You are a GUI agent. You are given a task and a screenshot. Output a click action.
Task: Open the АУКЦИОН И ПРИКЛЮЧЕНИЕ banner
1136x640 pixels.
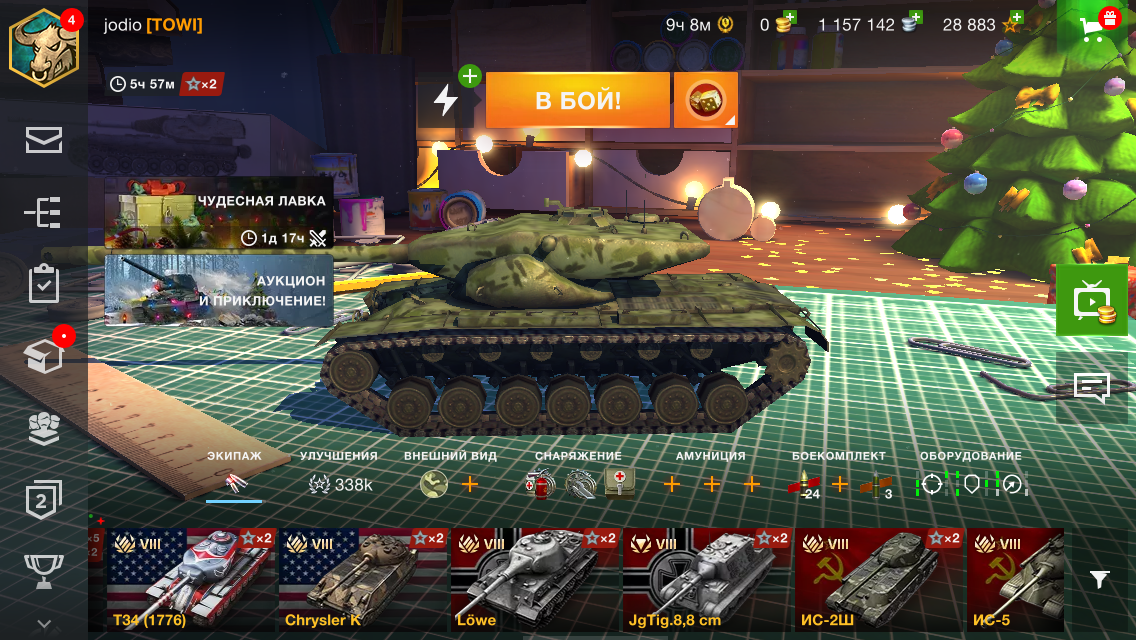[x=219, y=290]
